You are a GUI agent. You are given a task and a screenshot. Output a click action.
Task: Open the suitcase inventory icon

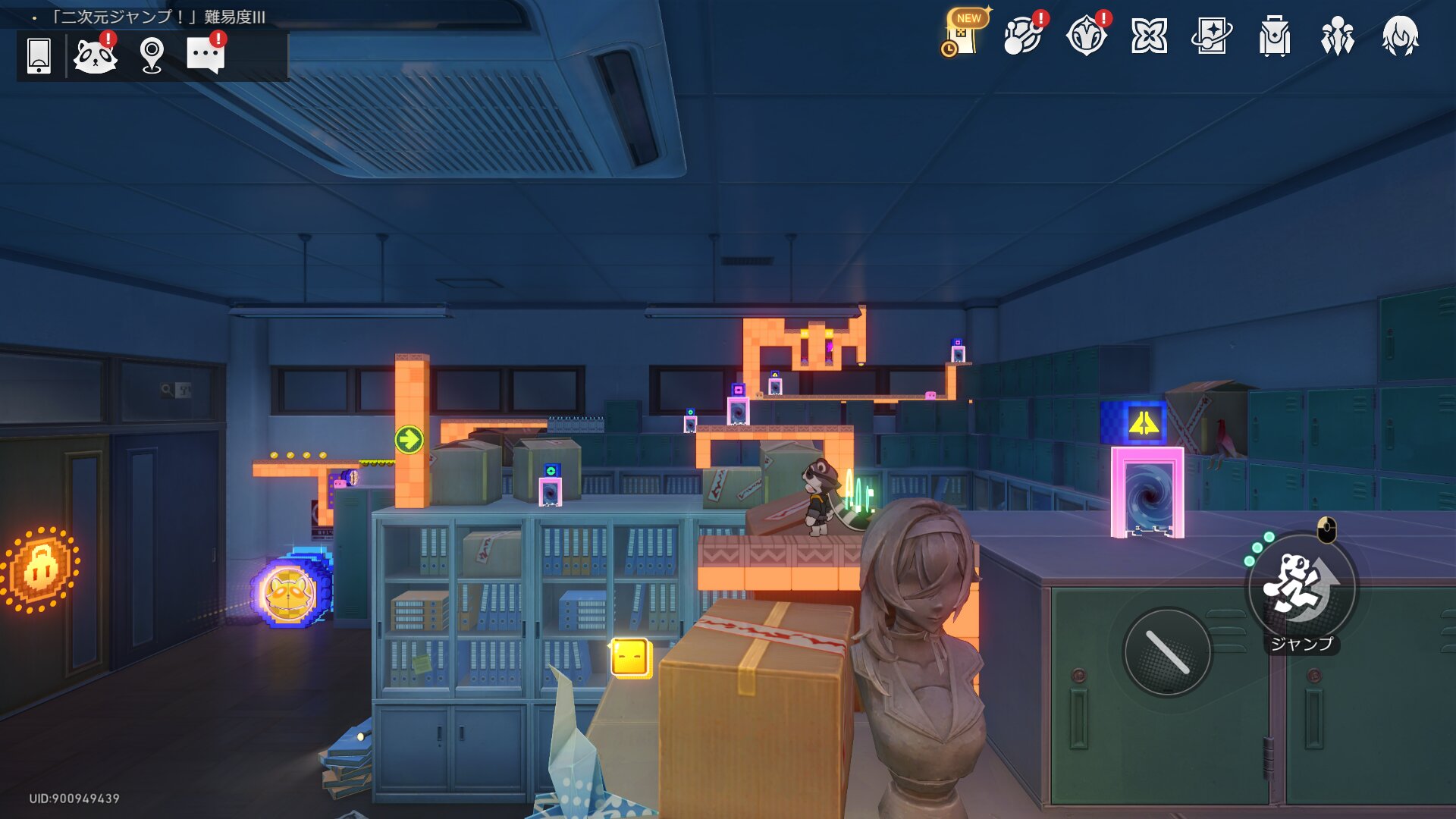click(1274, 36)
